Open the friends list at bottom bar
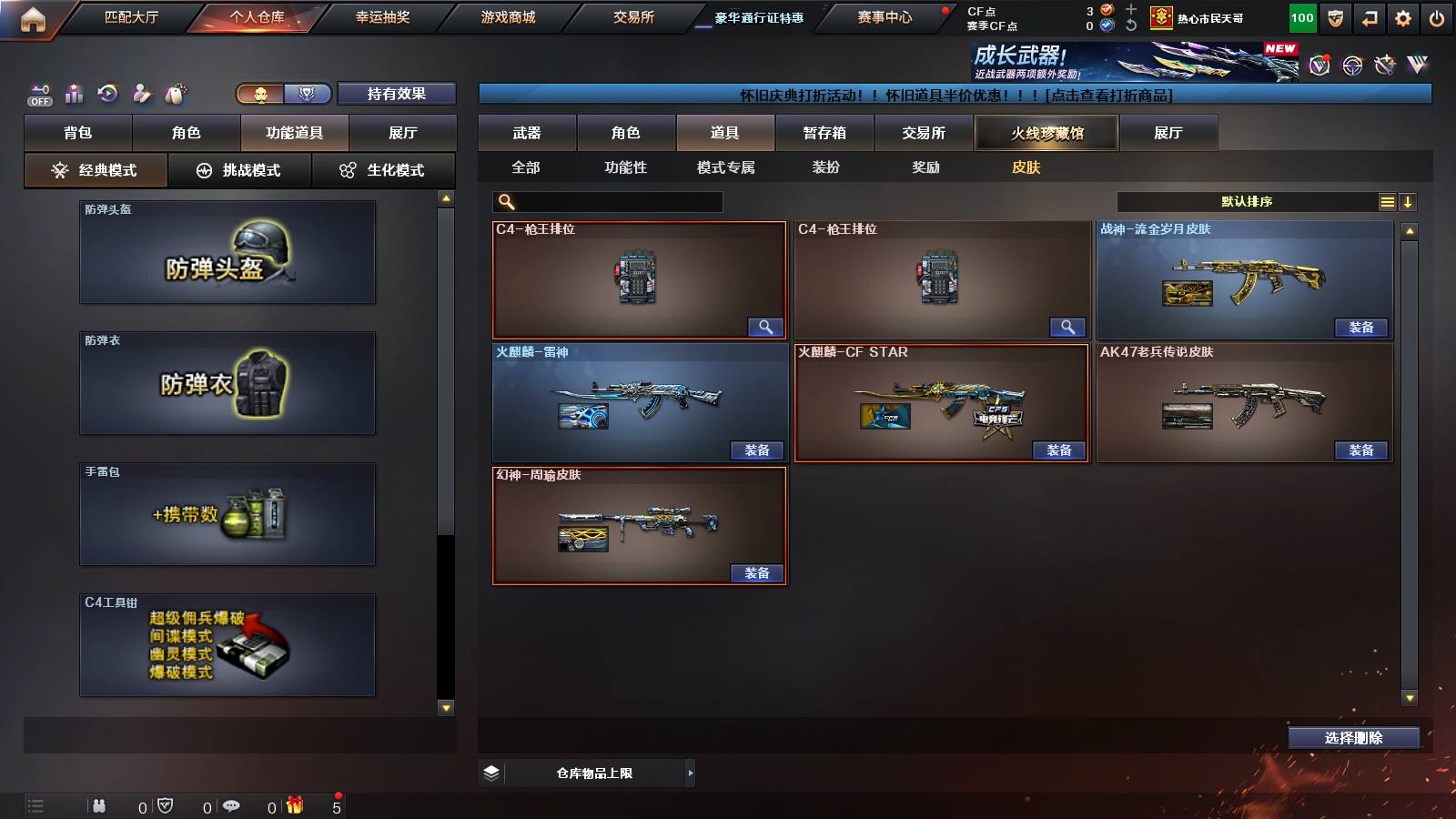Image resolution: width=1456 pixels, height=819 pixels. (98, 805)
